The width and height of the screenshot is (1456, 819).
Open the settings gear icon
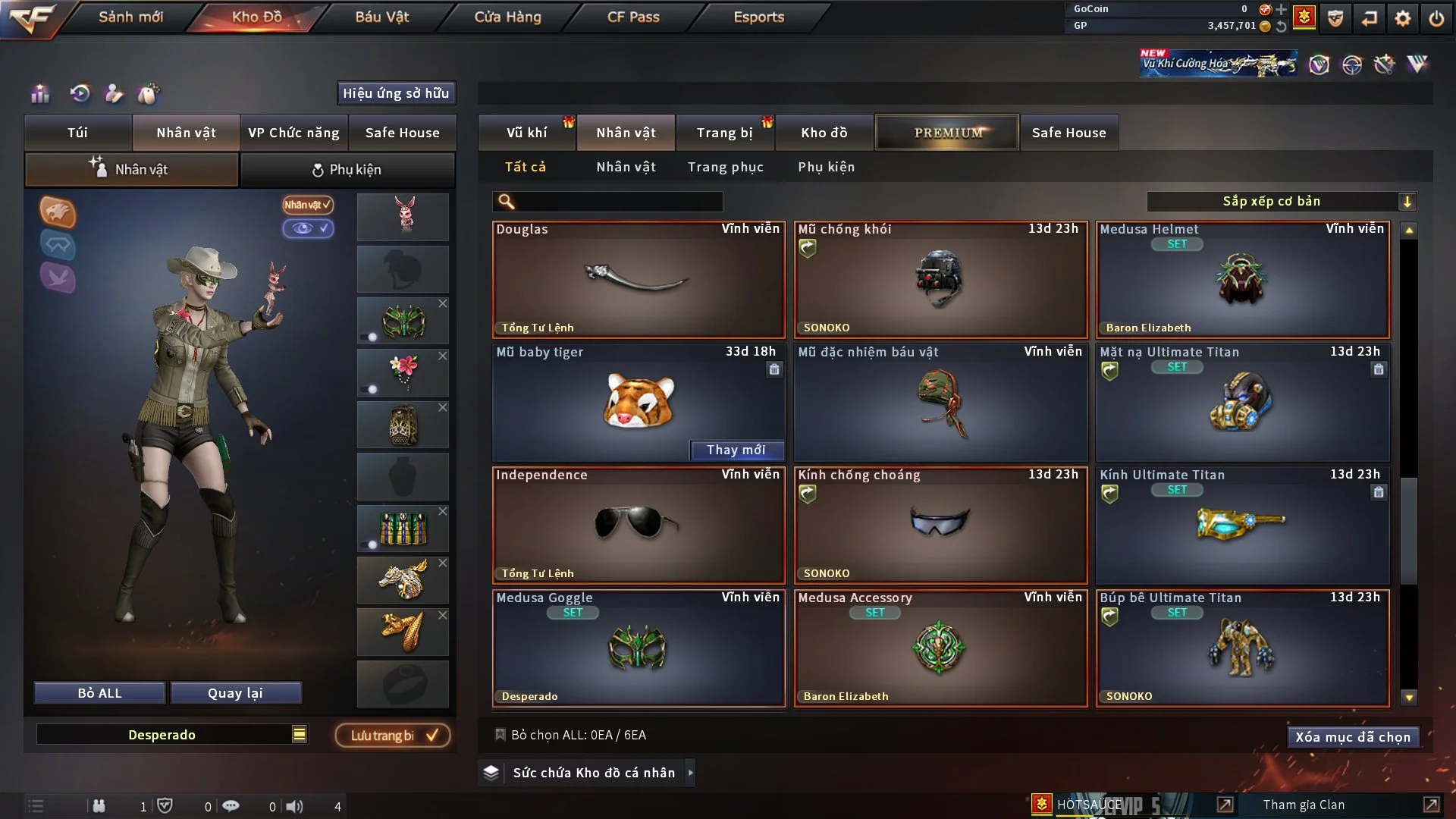(x=1402, y=18)
